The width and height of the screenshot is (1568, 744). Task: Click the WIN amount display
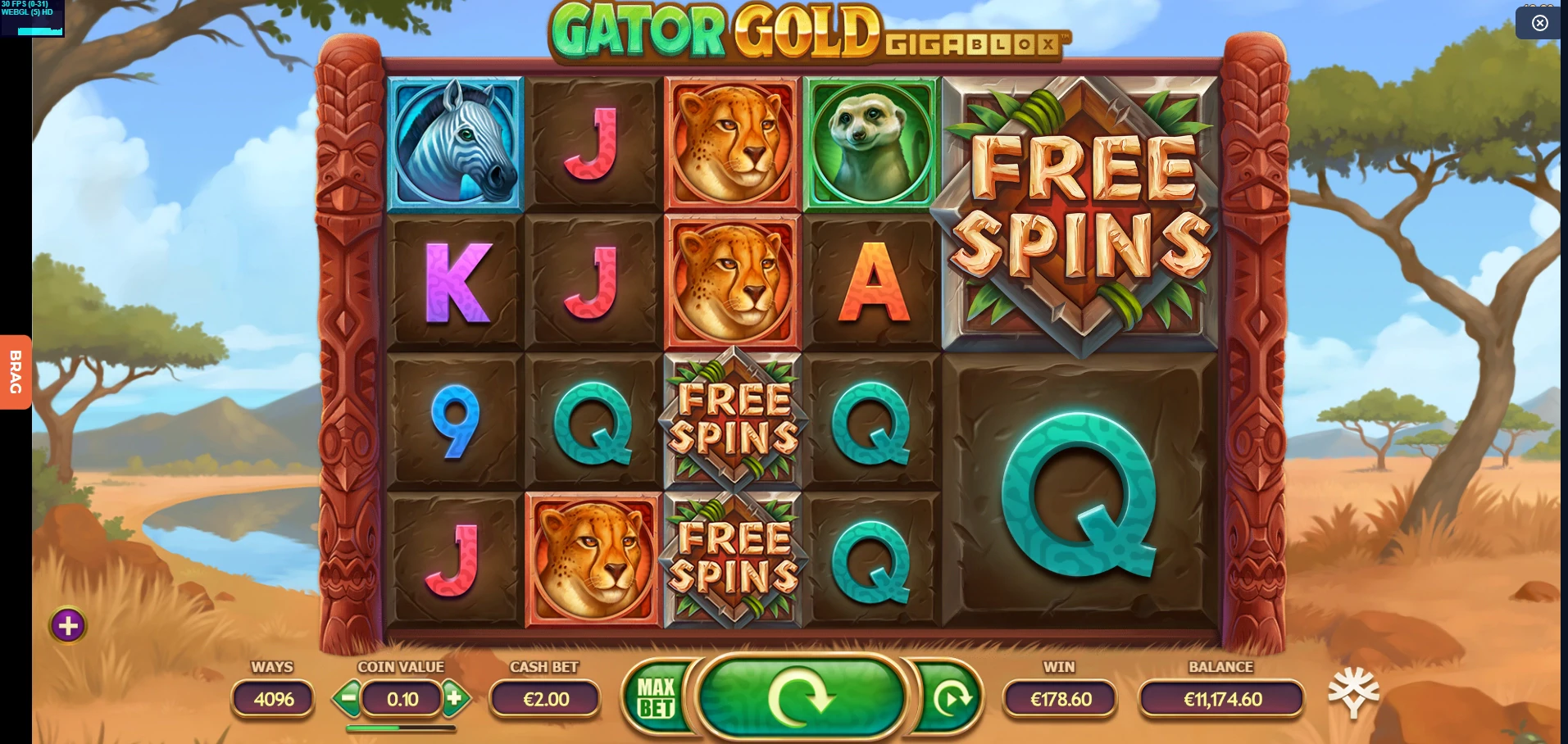[1058, 699]
